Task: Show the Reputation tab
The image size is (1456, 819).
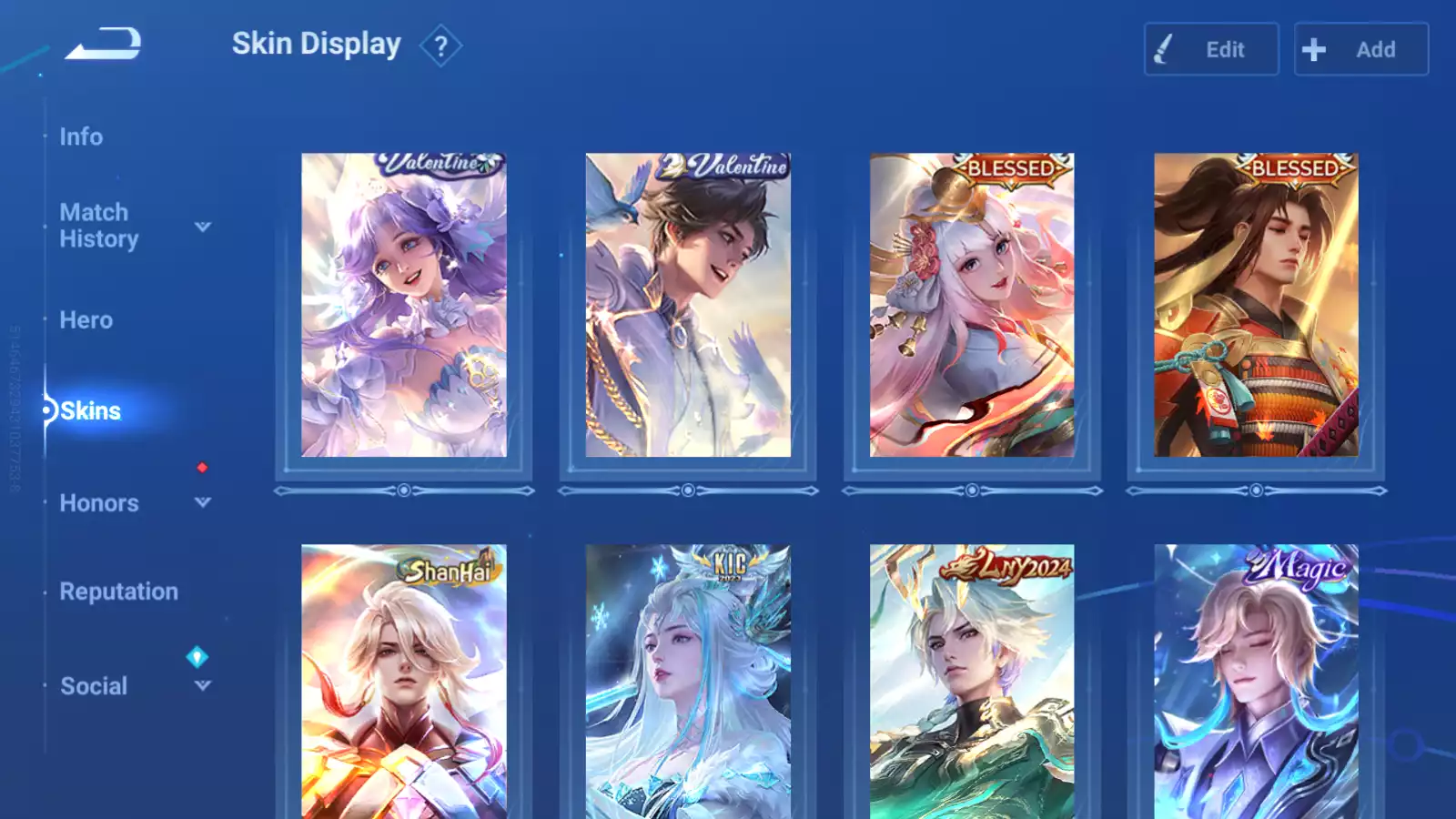Action: tap(118, 591)
